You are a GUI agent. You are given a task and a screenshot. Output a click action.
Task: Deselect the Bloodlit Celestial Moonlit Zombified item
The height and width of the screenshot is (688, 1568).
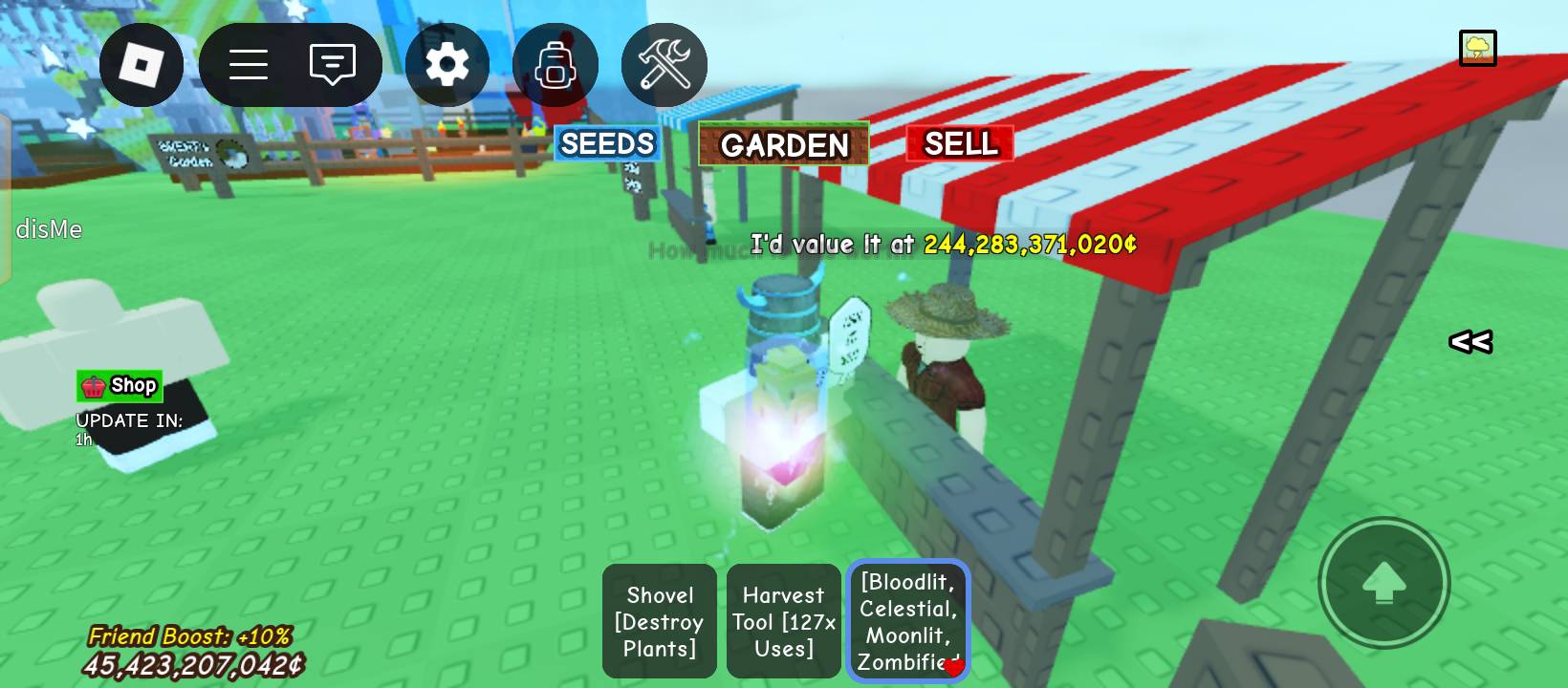906,621
